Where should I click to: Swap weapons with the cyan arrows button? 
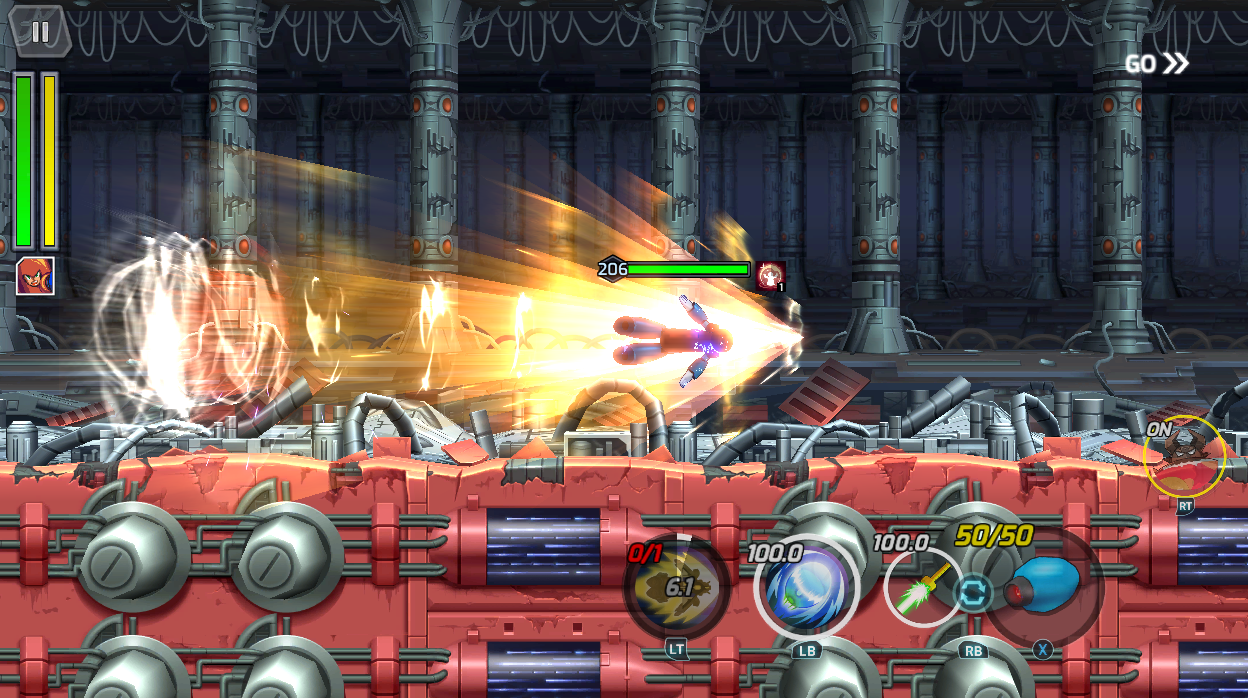tap(972, 593)
